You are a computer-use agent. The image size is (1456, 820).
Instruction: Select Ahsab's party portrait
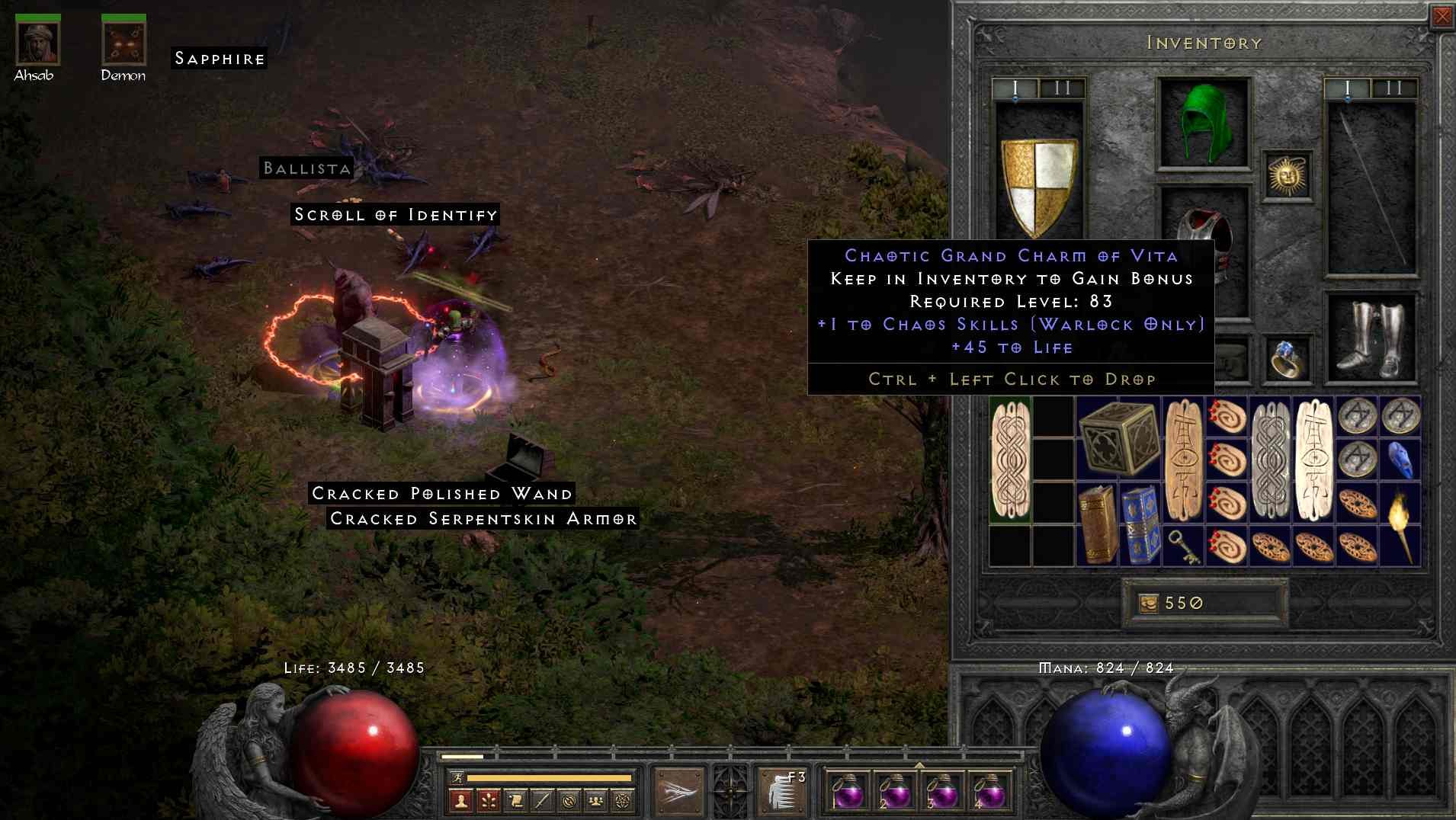click(x=37, y=44)
